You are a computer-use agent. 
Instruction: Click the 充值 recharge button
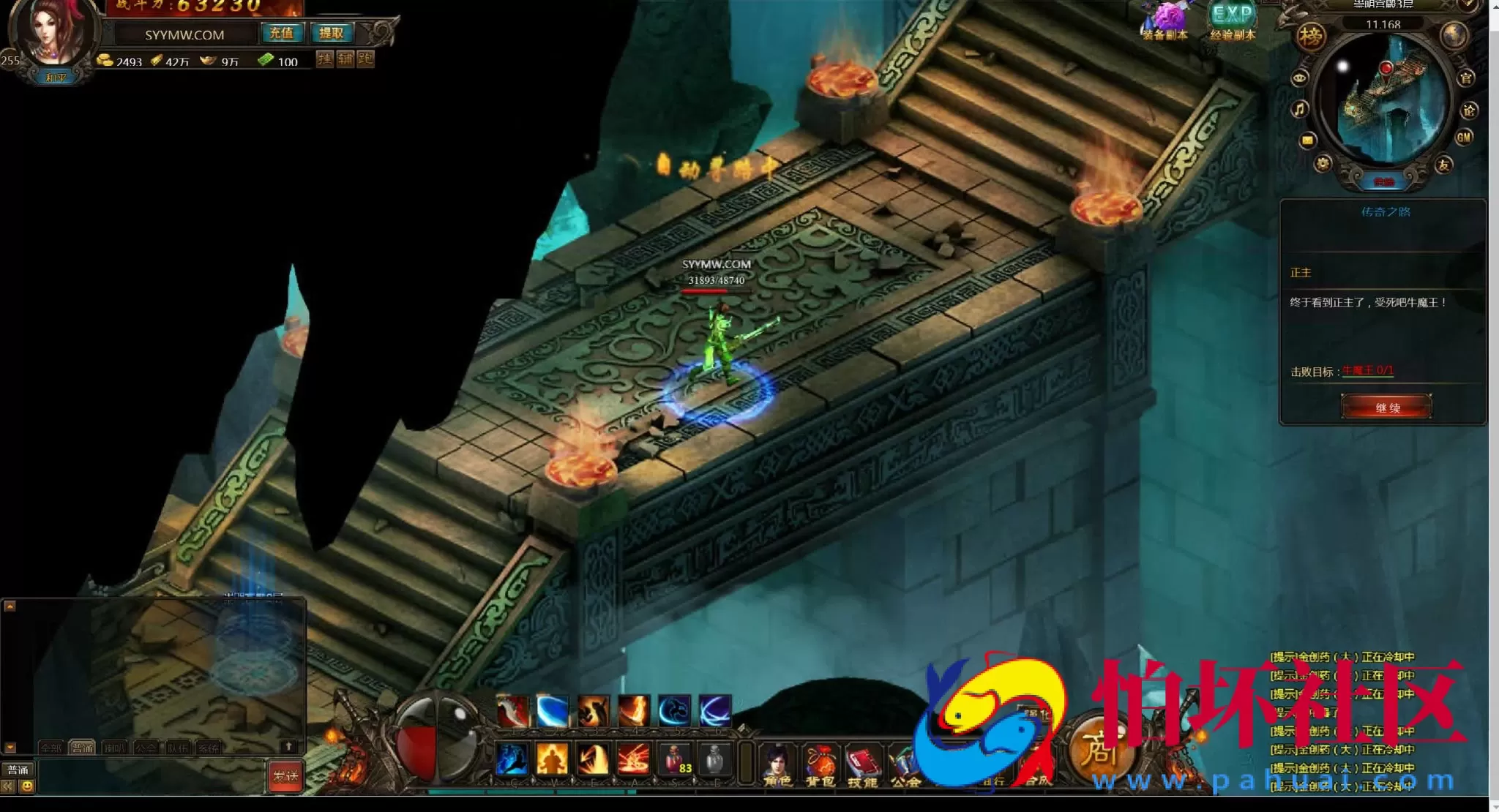281,33
